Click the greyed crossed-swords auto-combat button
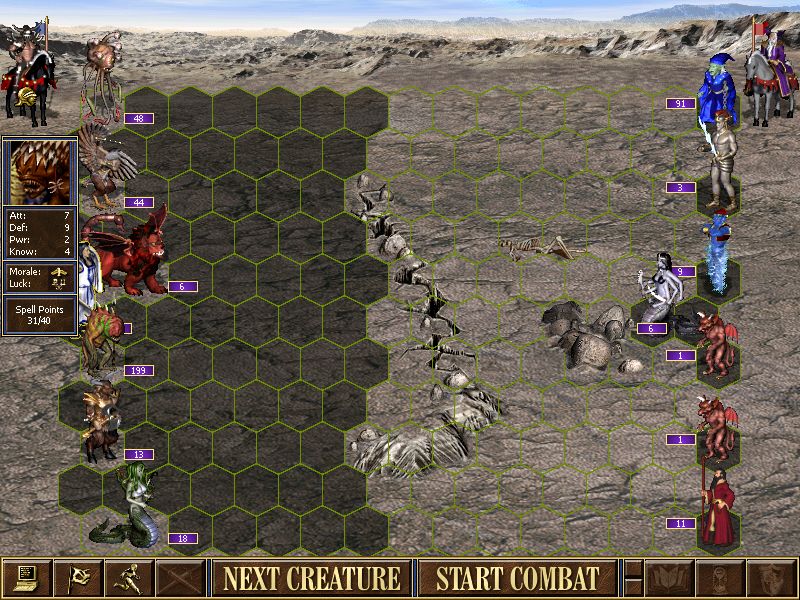The width and height of the screenshot is (800, 600). (180, 577)
